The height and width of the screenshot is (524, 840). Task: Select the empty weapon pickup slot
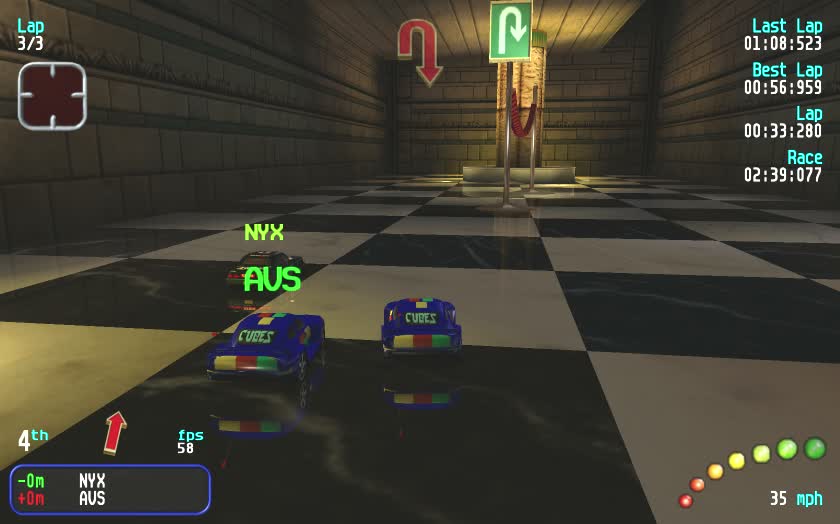click(52, 96)
